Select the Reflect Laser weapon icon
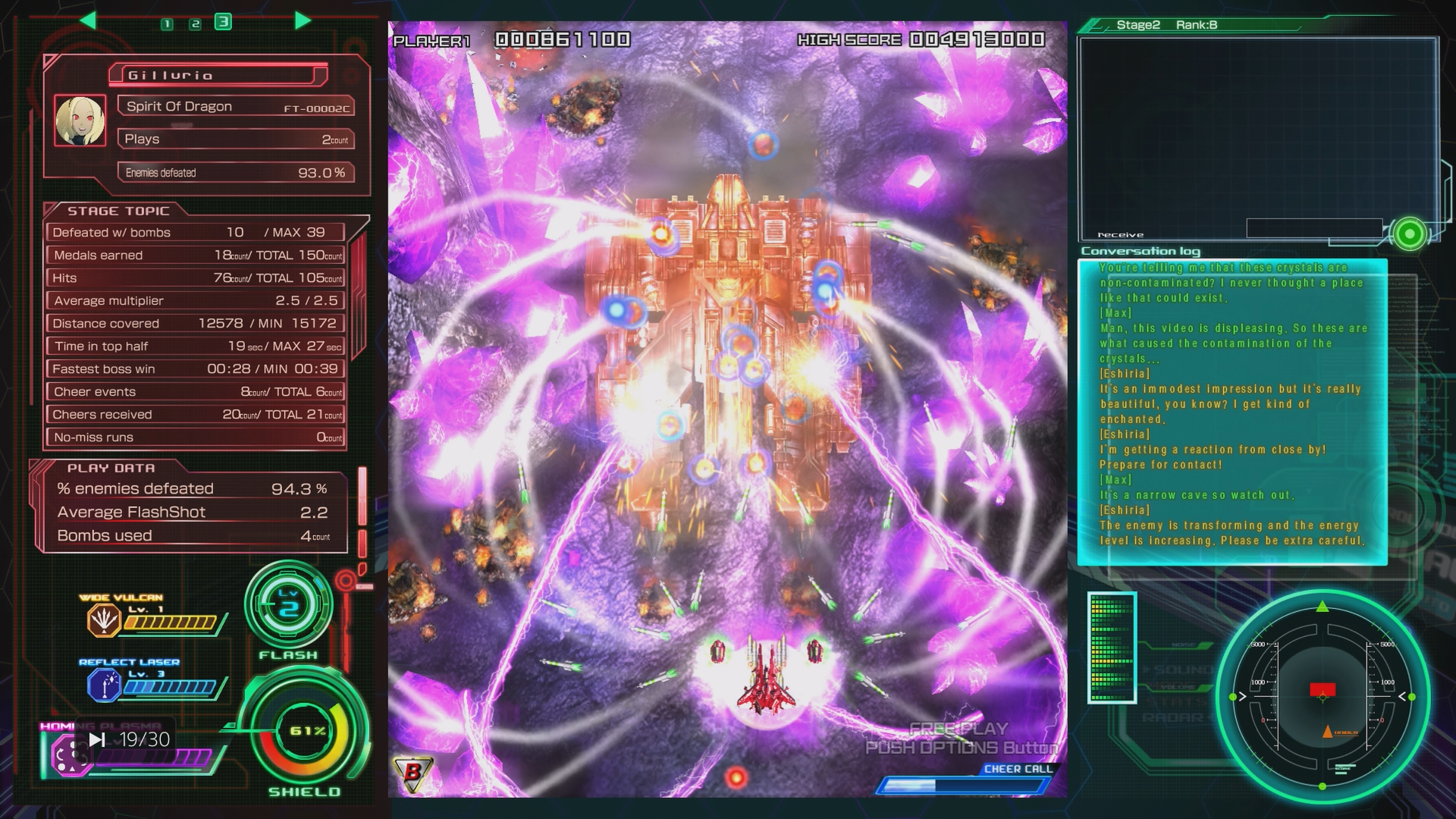The image size is (1456, 819). 104,686
